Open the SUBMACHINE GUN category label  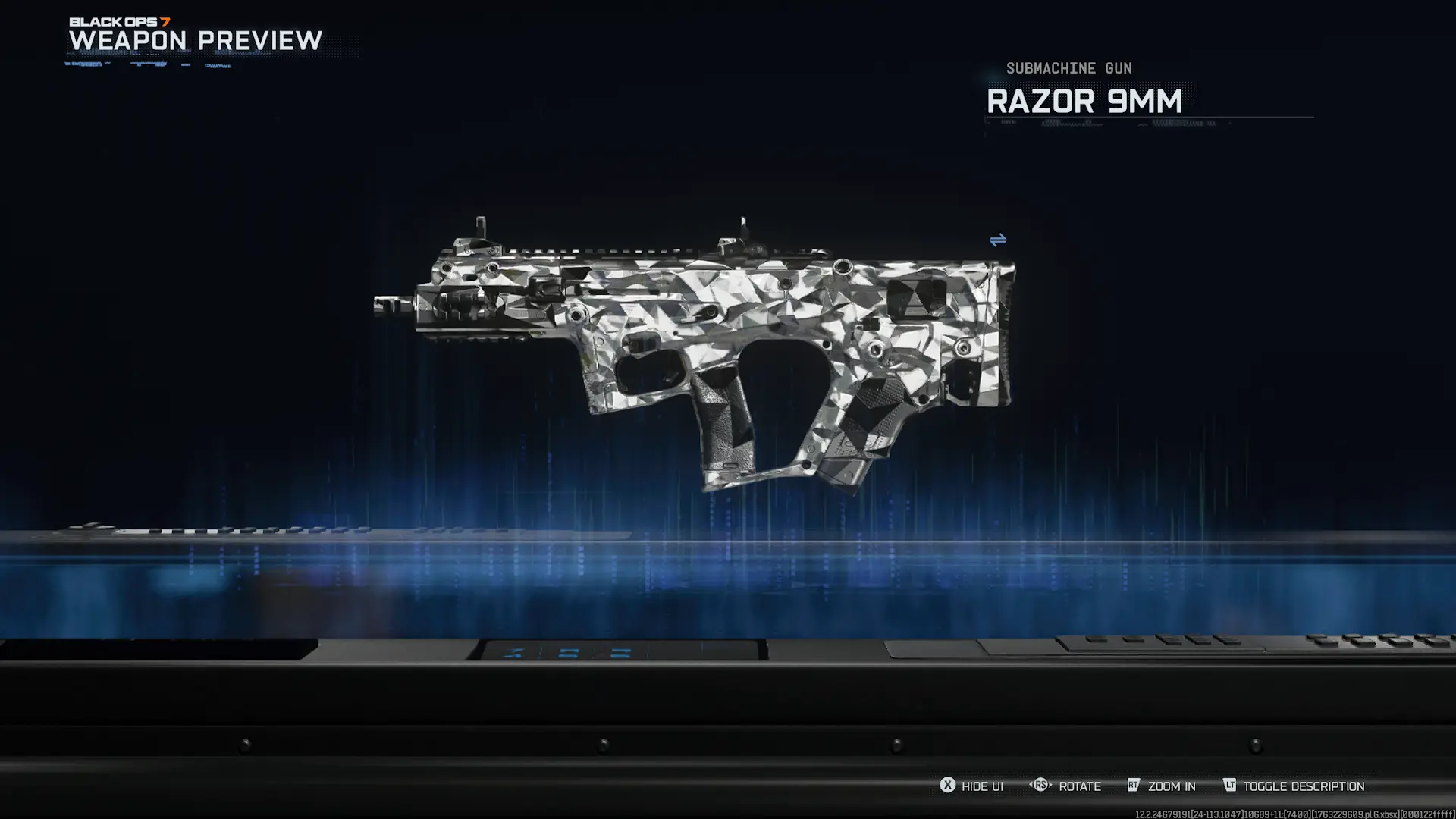[1068, 67]
